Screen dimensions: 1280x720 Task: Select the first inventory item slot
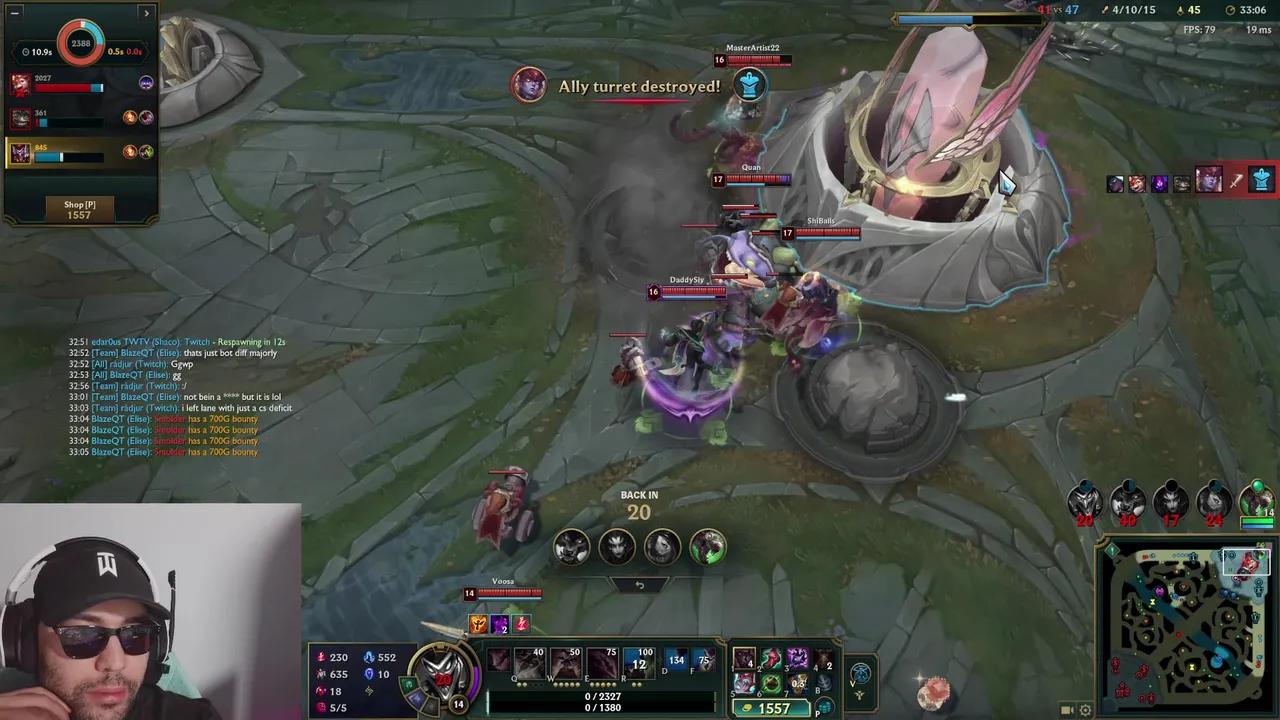click(x=744, y=660)
